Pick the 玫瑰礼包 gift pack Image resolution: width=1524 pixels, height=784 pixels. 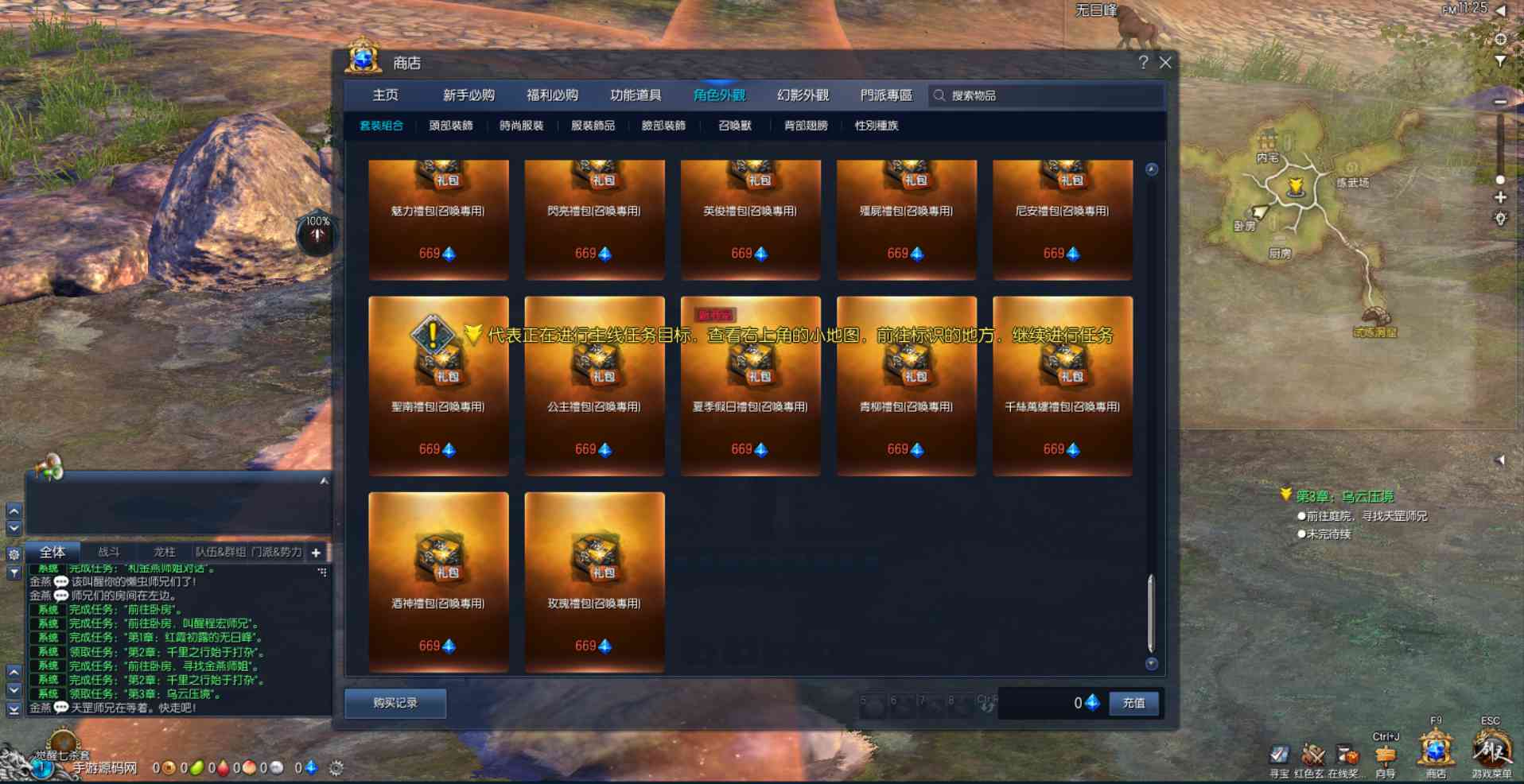[594, 582]
